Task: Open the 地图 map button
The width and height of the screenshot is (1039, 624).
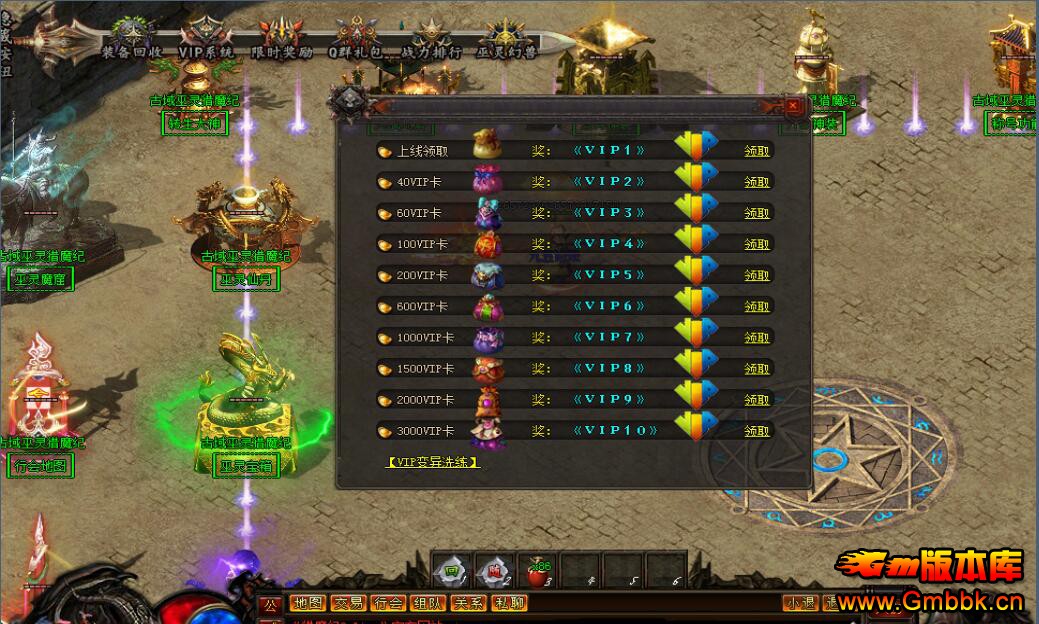Action: [308, 603]
